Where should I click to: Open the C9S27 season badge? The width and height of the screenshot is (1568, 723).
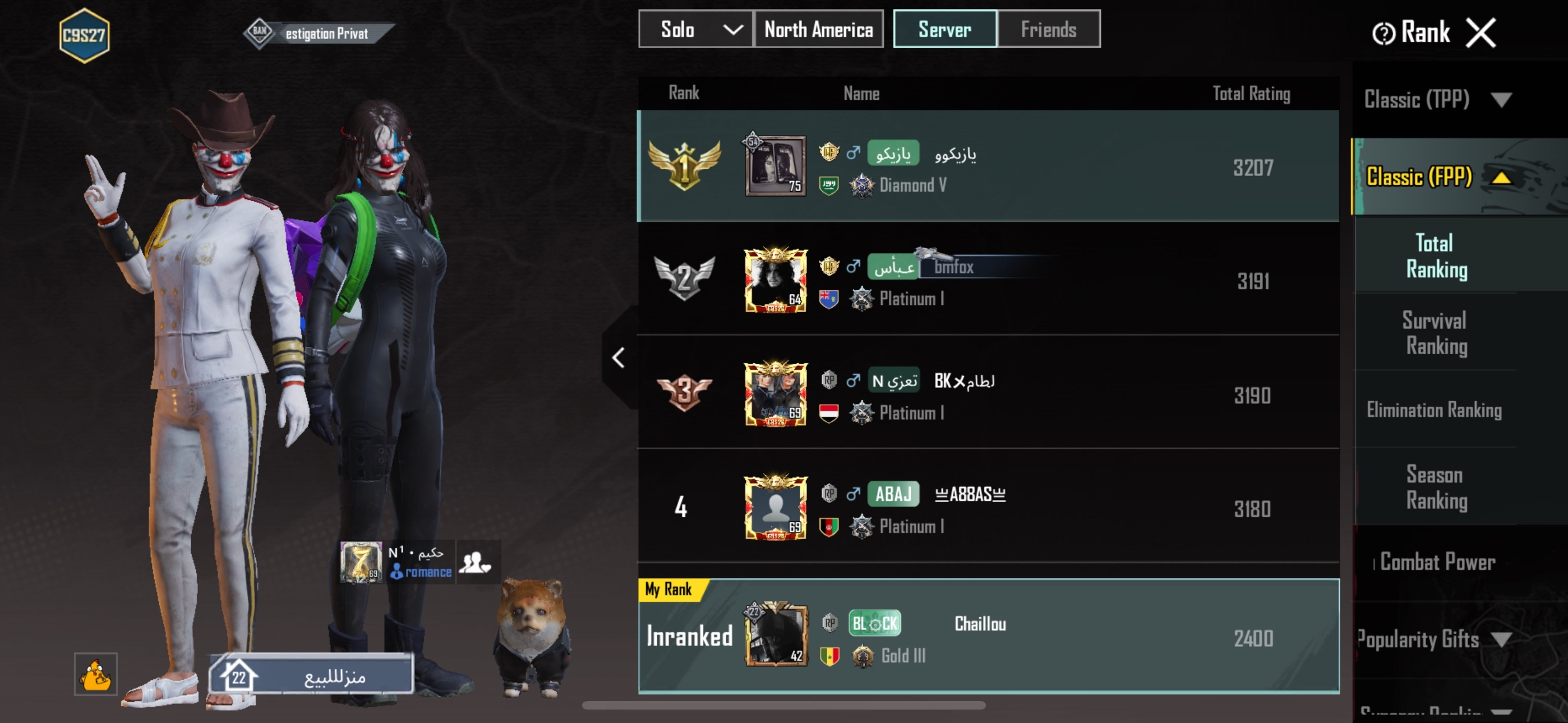click(85, 35)
